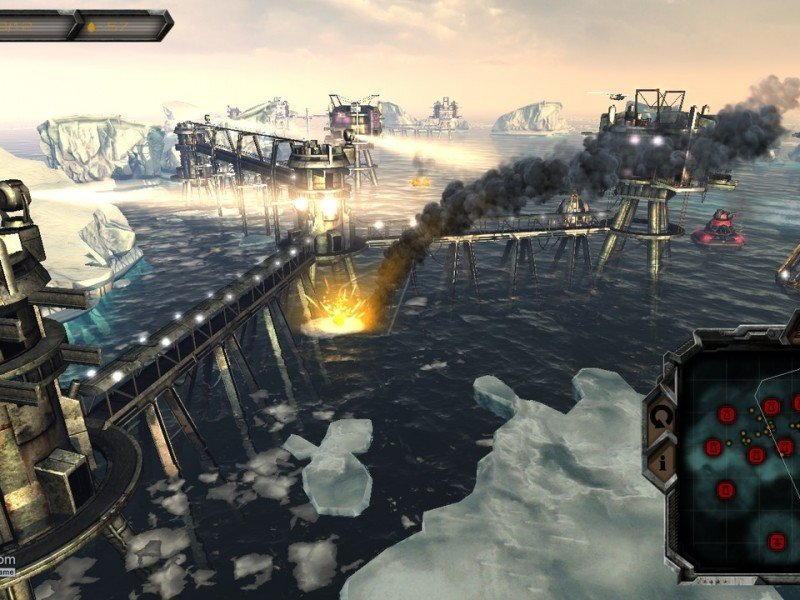Activate the circular arrow rotate button

pos(661,416)
